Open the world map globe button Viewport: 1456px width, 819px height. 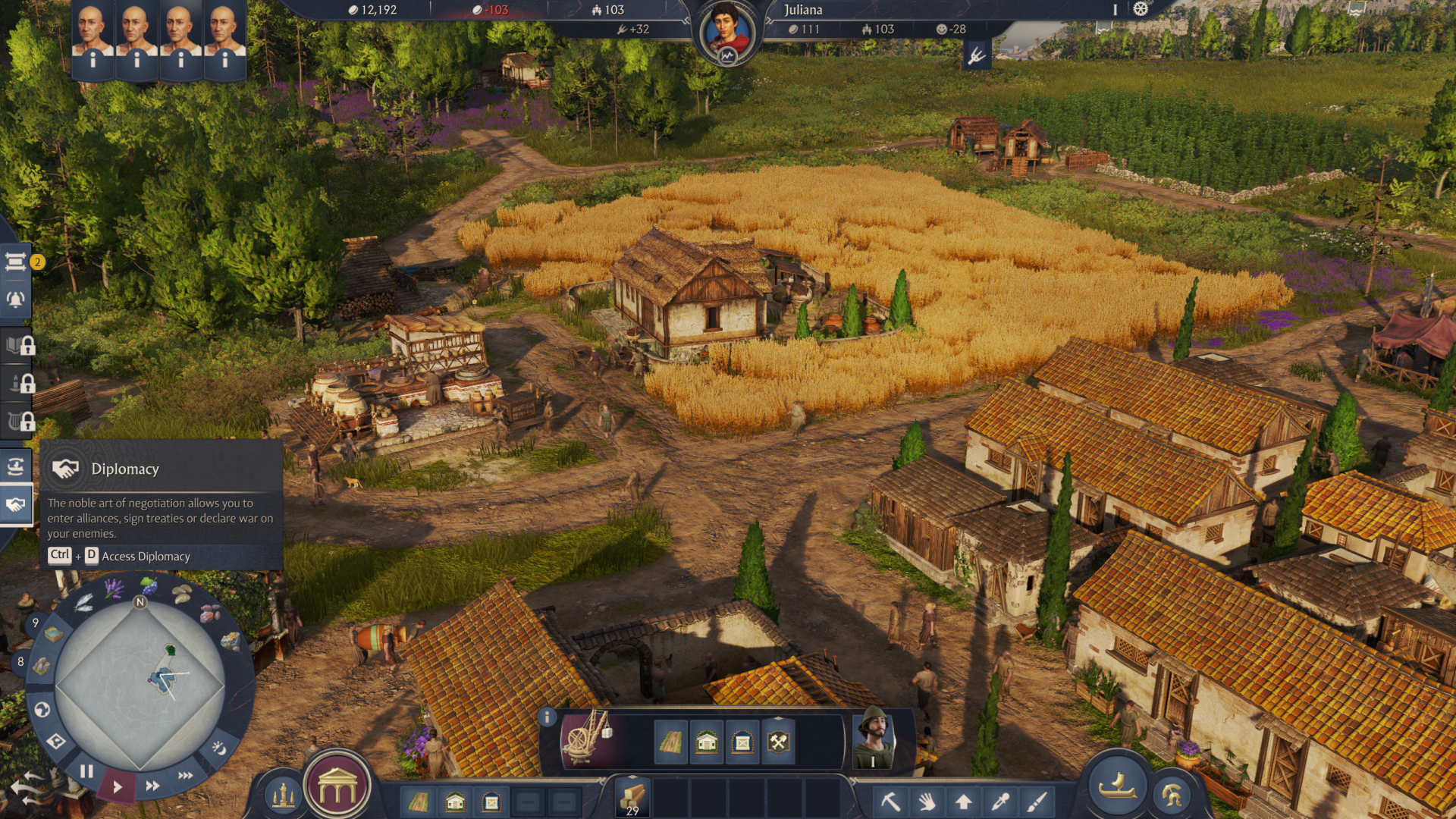coord(42,710)
